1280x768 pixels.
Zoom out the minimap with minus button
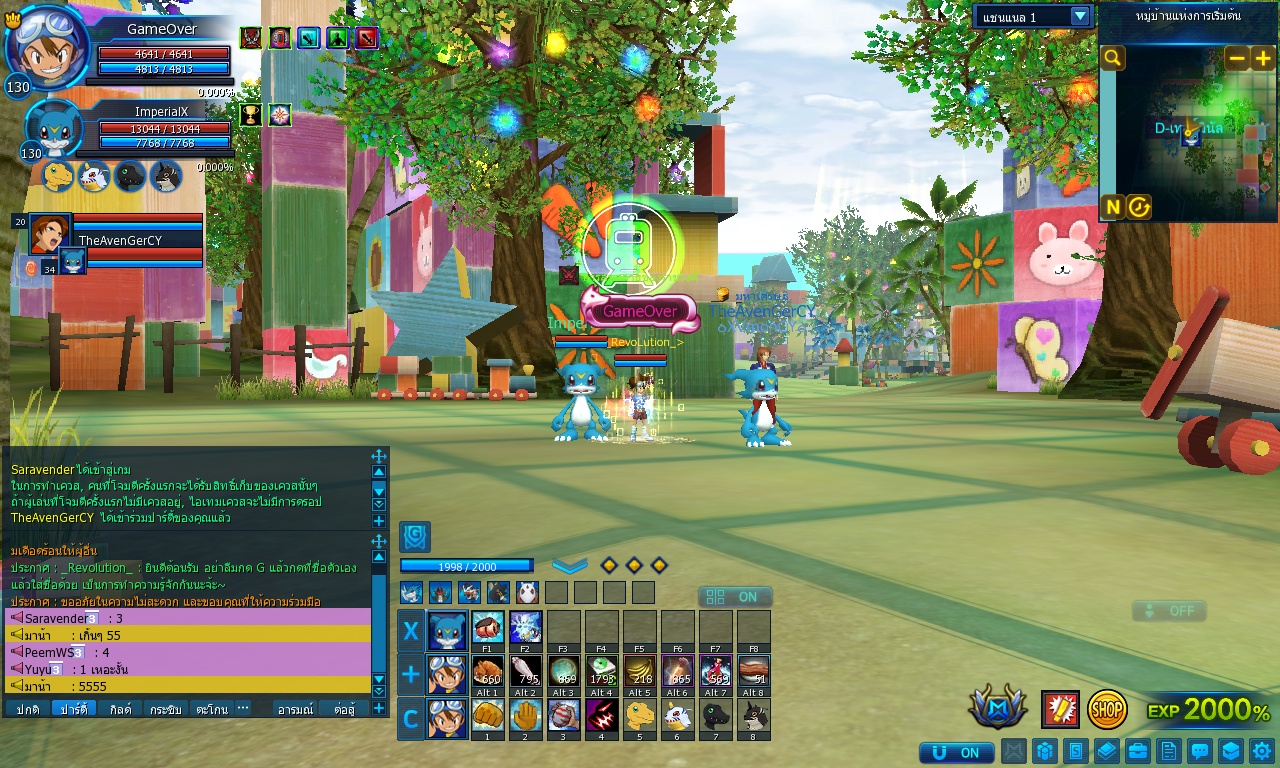pyautogui.click(x=1237, y=58)
